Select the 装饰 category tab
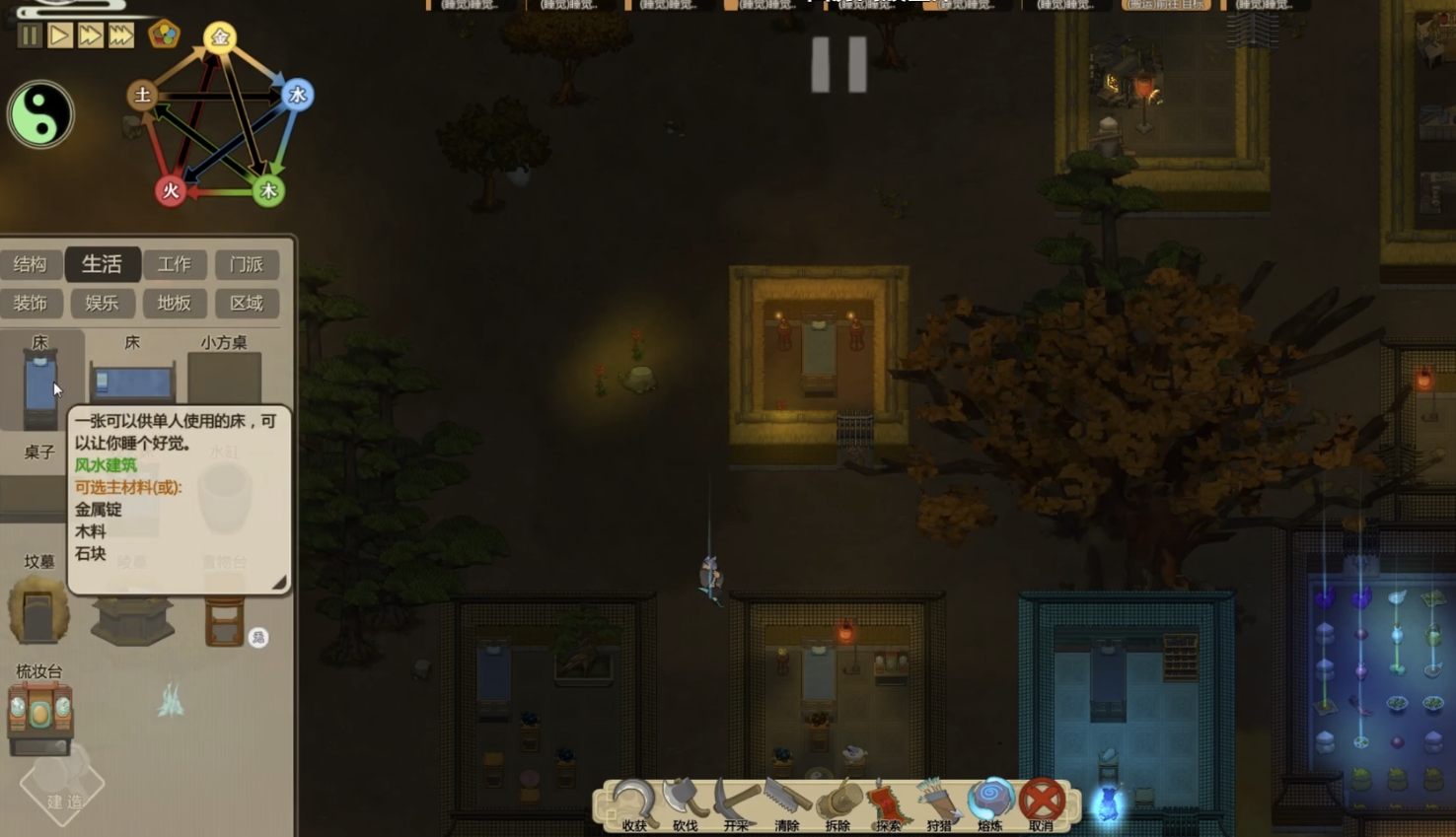 point(30,303)
